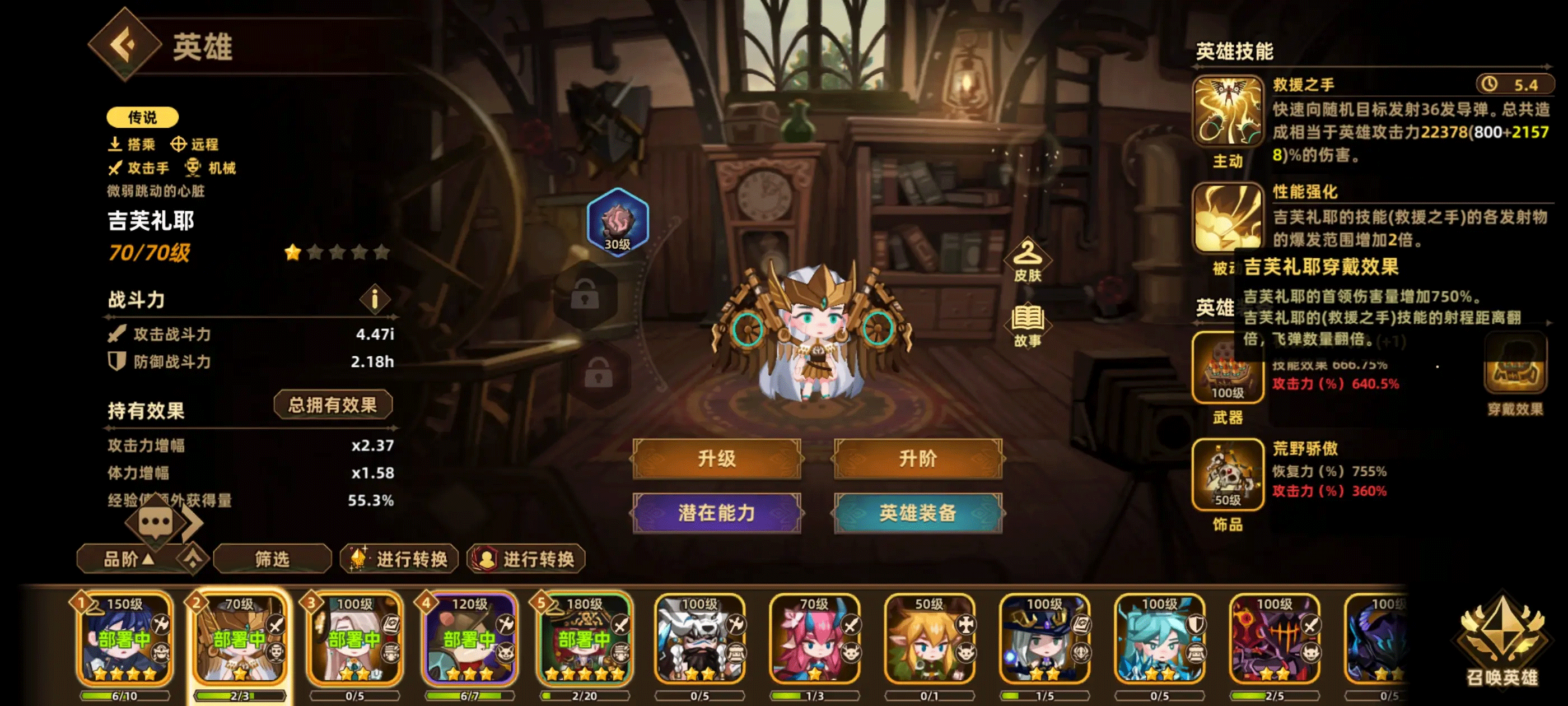Open the 皮肤 skin menu
Image resolution: width=1568 pixels, height=706 pixels.
click(1028, 260)
